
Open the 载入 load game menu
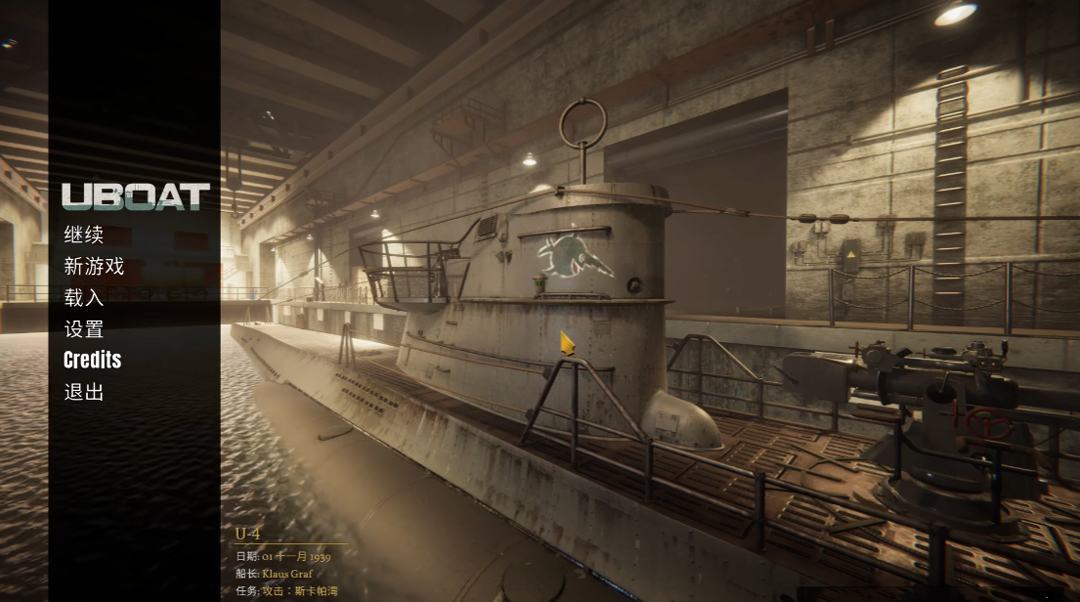click(84, 297)
